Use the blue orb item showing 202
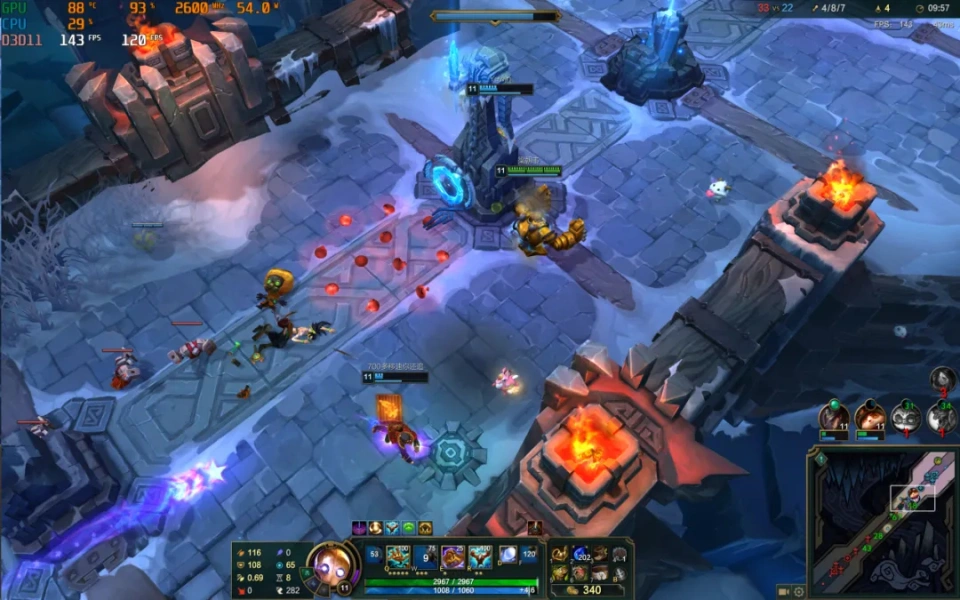The width and height of the screenshot is (960, 600). (x=581, y=555)
